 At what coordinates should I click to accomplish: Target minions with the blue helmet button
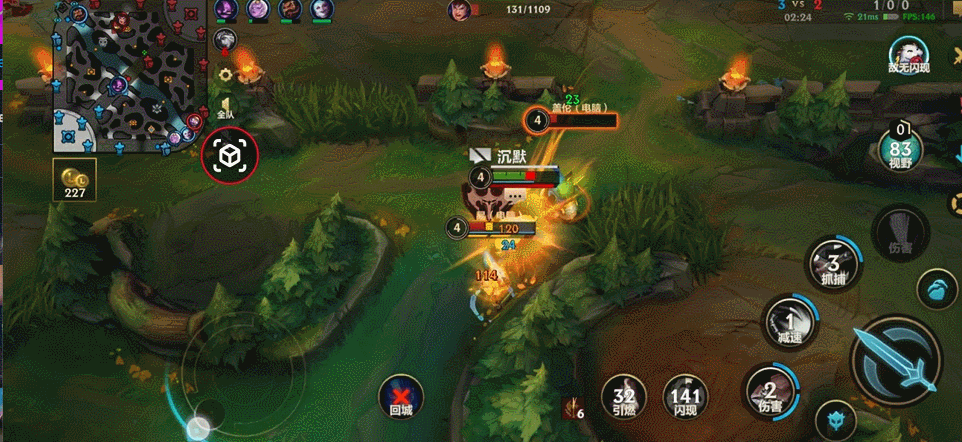click(x=835, y=420)
